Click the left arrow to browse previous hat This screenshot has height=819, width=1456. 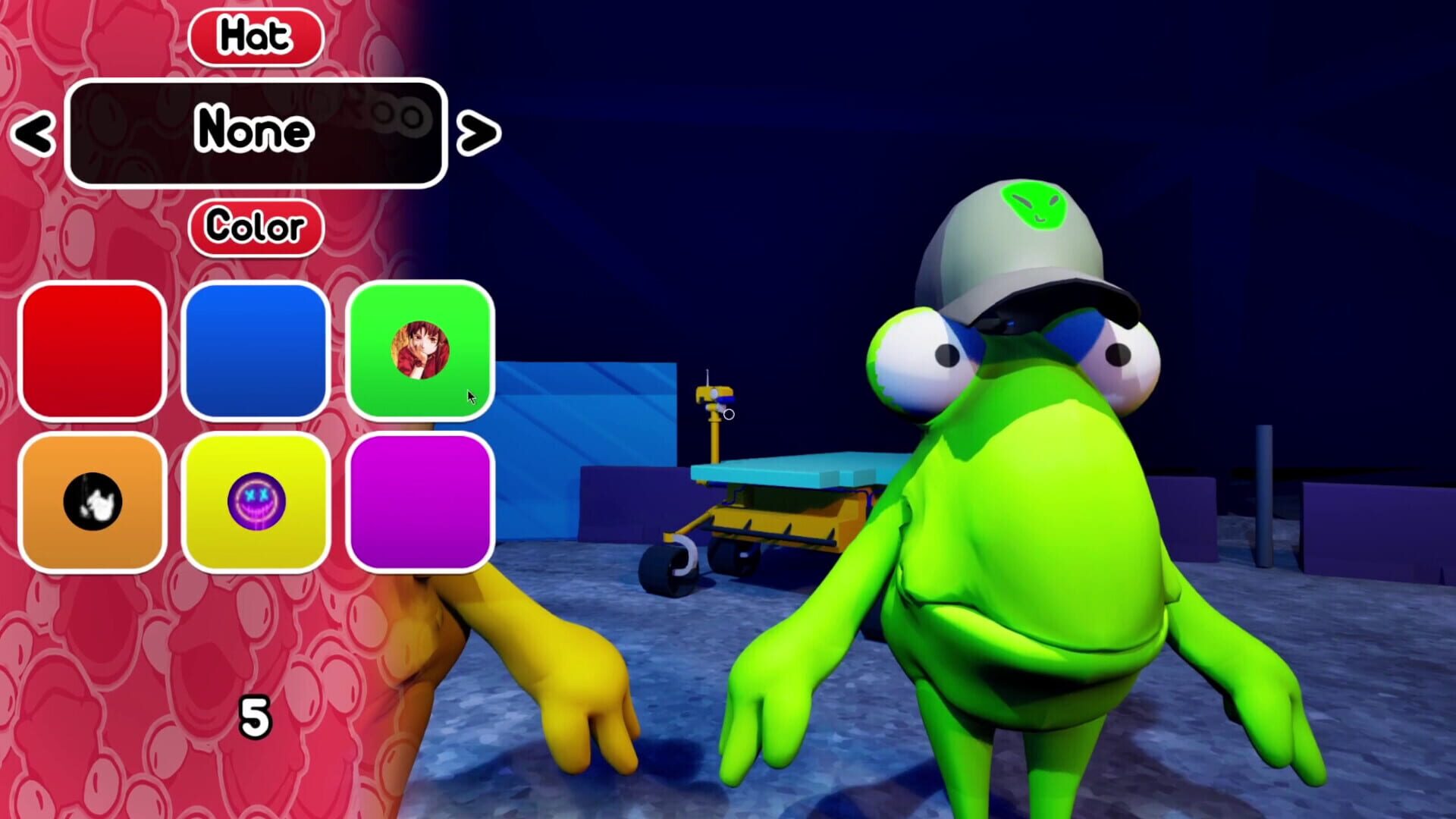coord(32,133)
